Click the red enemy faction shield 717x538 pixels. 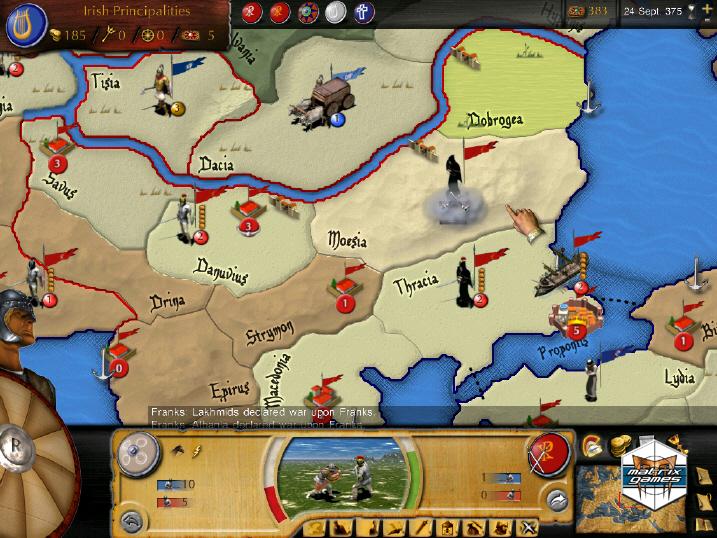pyautogui.click(x=549, y=451)
